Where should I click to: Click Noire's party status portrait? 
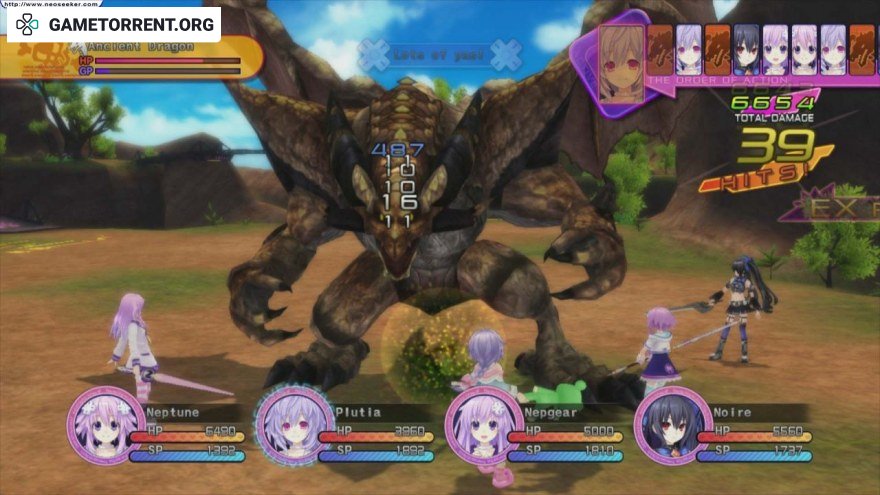tap(672, 426)
